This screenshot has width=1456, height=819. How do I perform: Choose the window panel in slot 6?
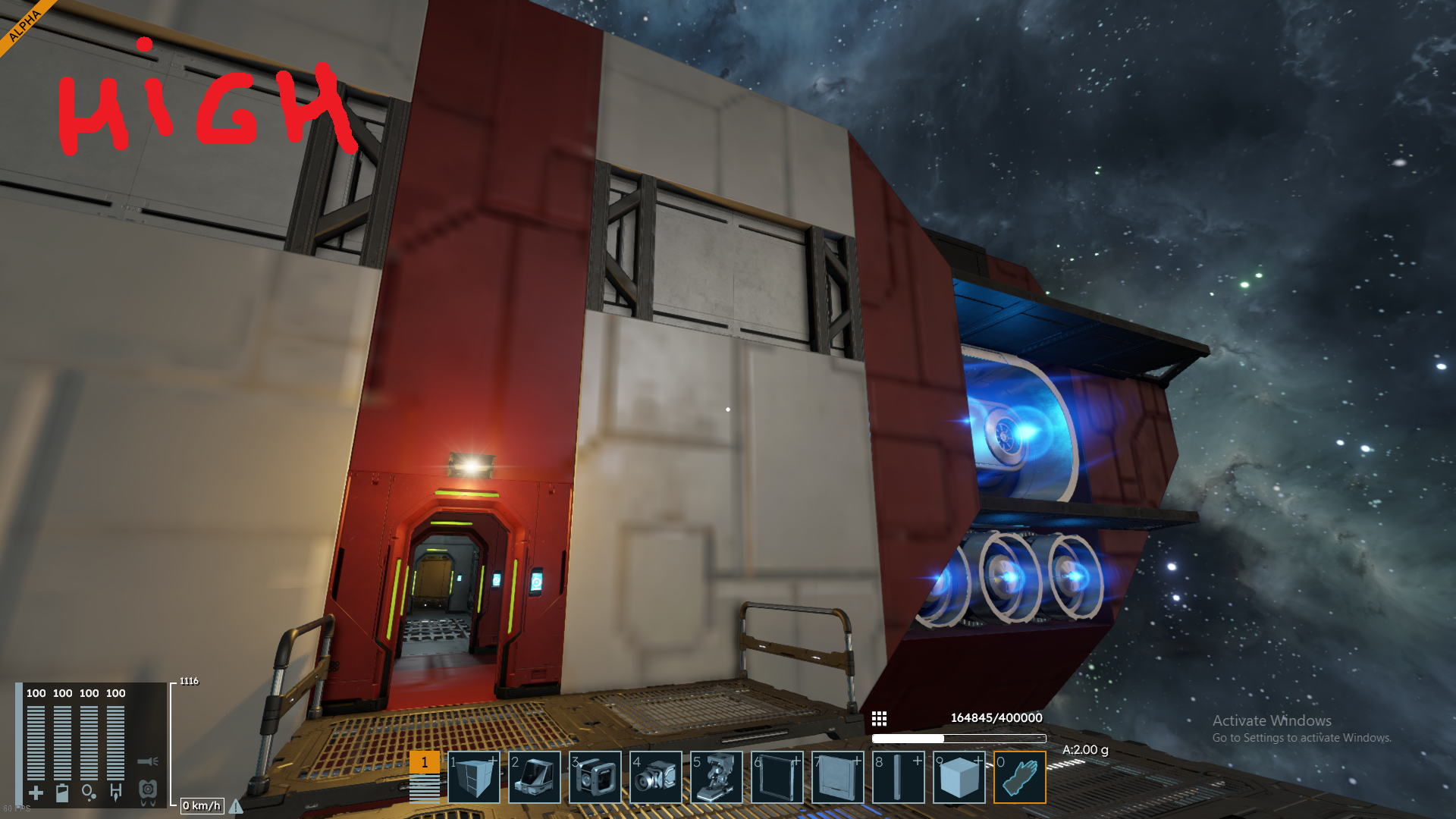point(777,777)
